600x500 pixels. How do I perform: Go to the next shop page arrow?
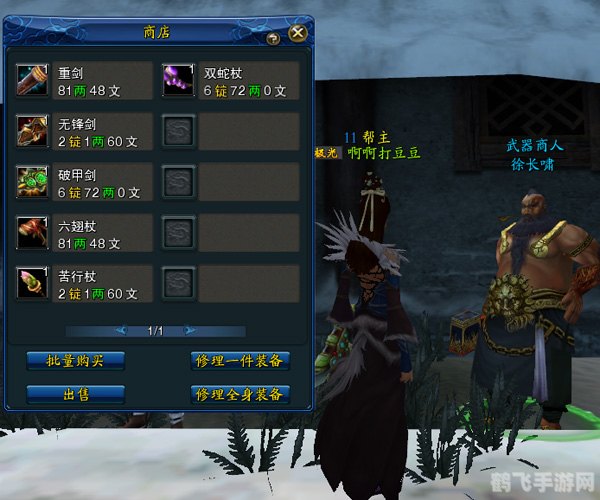(187, 330)
